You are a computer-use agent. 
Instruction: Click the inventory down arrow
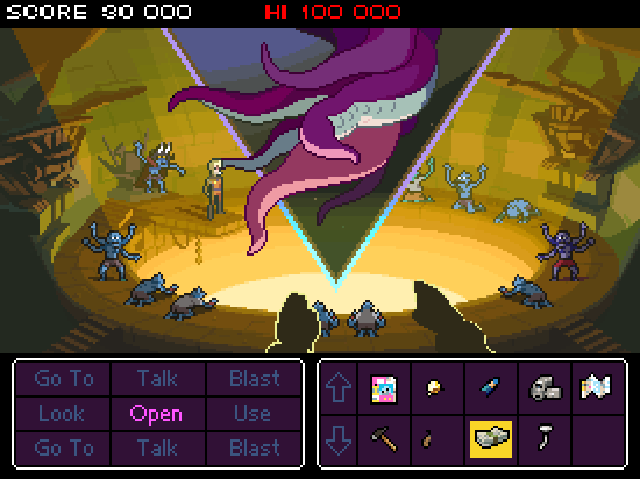(340, 440)
